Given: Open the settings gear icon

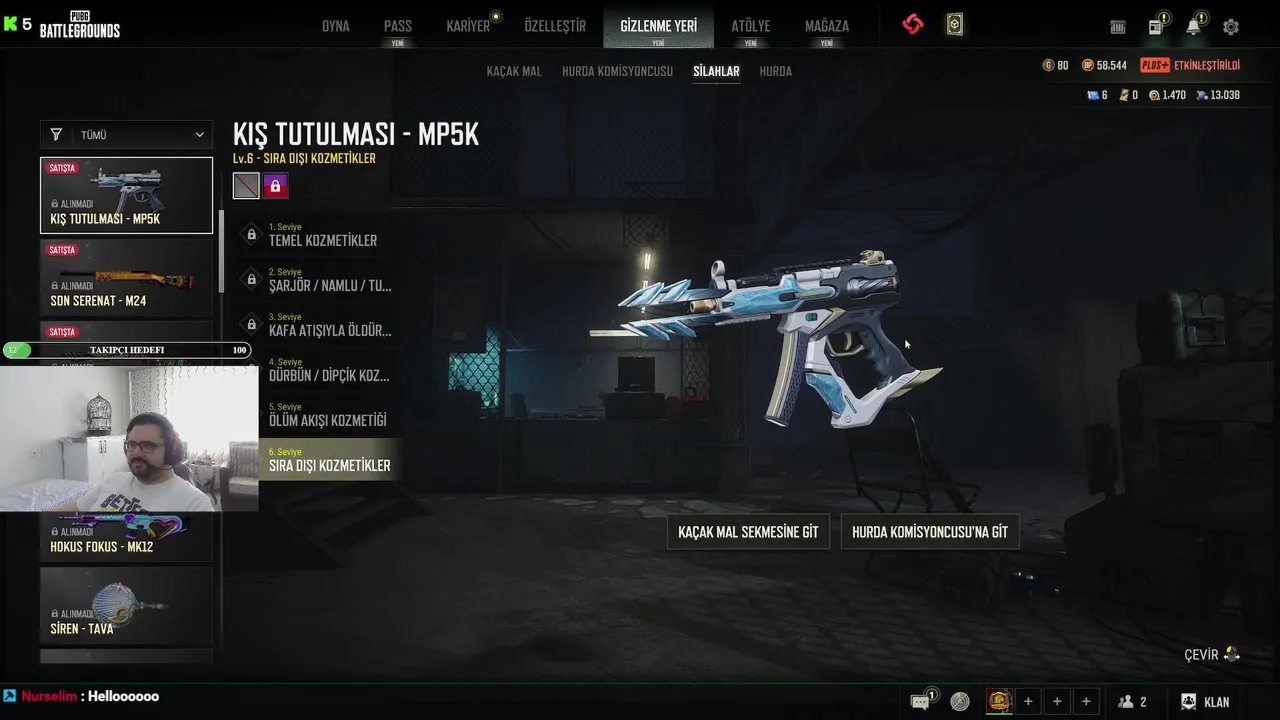Looking at the screenshot, I should click(x=1231, y=27).
